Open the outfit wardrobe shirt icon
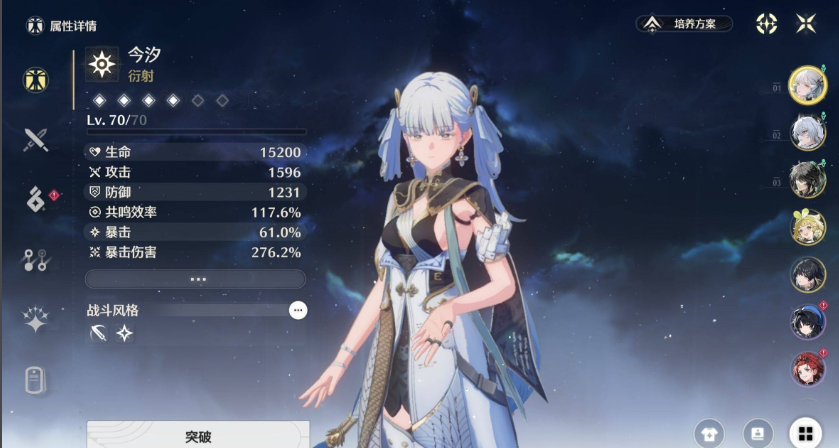 pos(710,432)
